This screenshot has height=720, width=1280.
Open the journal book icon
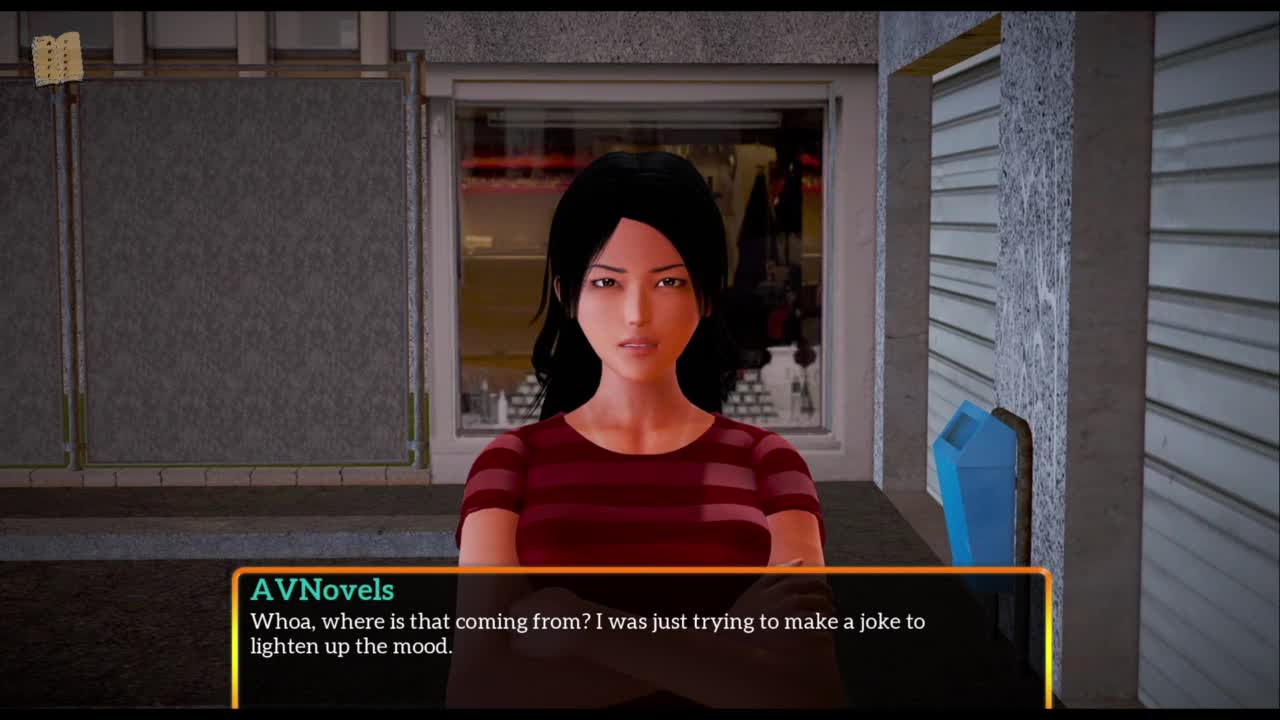57,59
